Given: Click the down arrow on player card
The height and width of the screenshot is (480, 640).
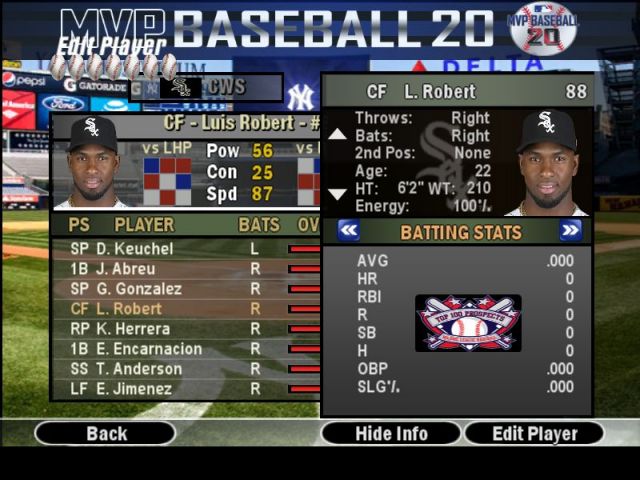Looking at the screenshot, I should click(337, 194).
